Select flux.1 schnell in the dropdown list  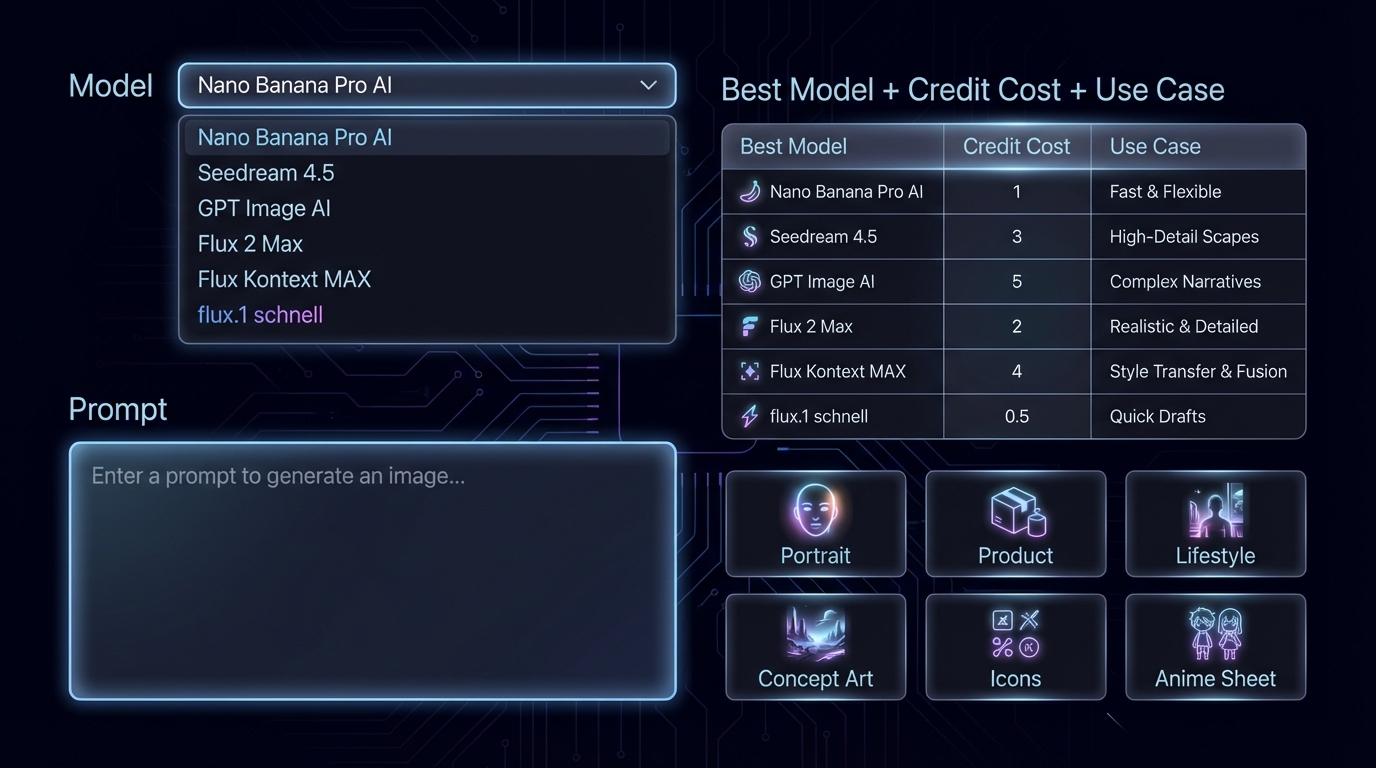[260, 315]
